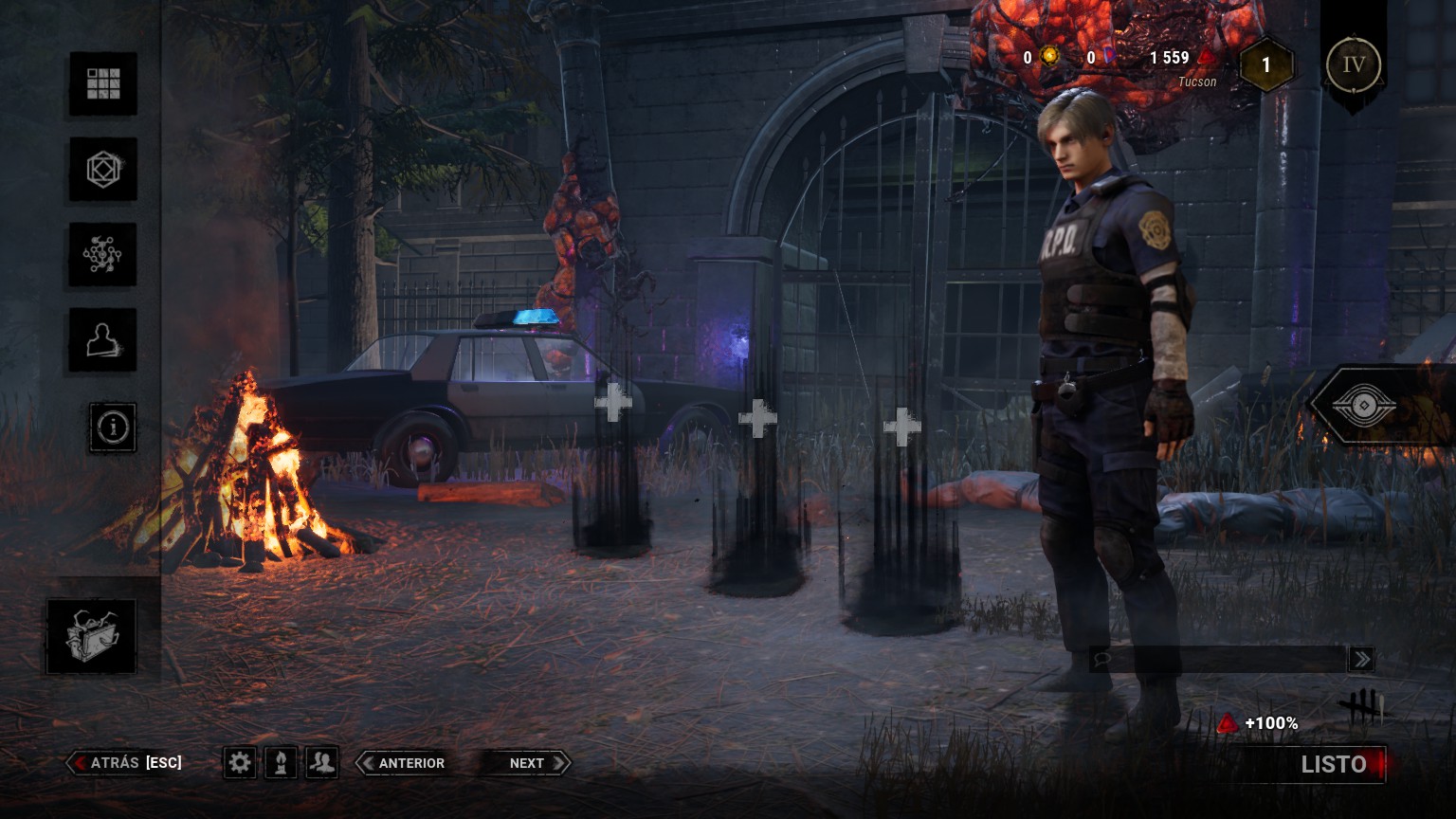Screen dimensions: 1456x819
Task: Open the rank IV emblem
Action: coord(1354,65)
